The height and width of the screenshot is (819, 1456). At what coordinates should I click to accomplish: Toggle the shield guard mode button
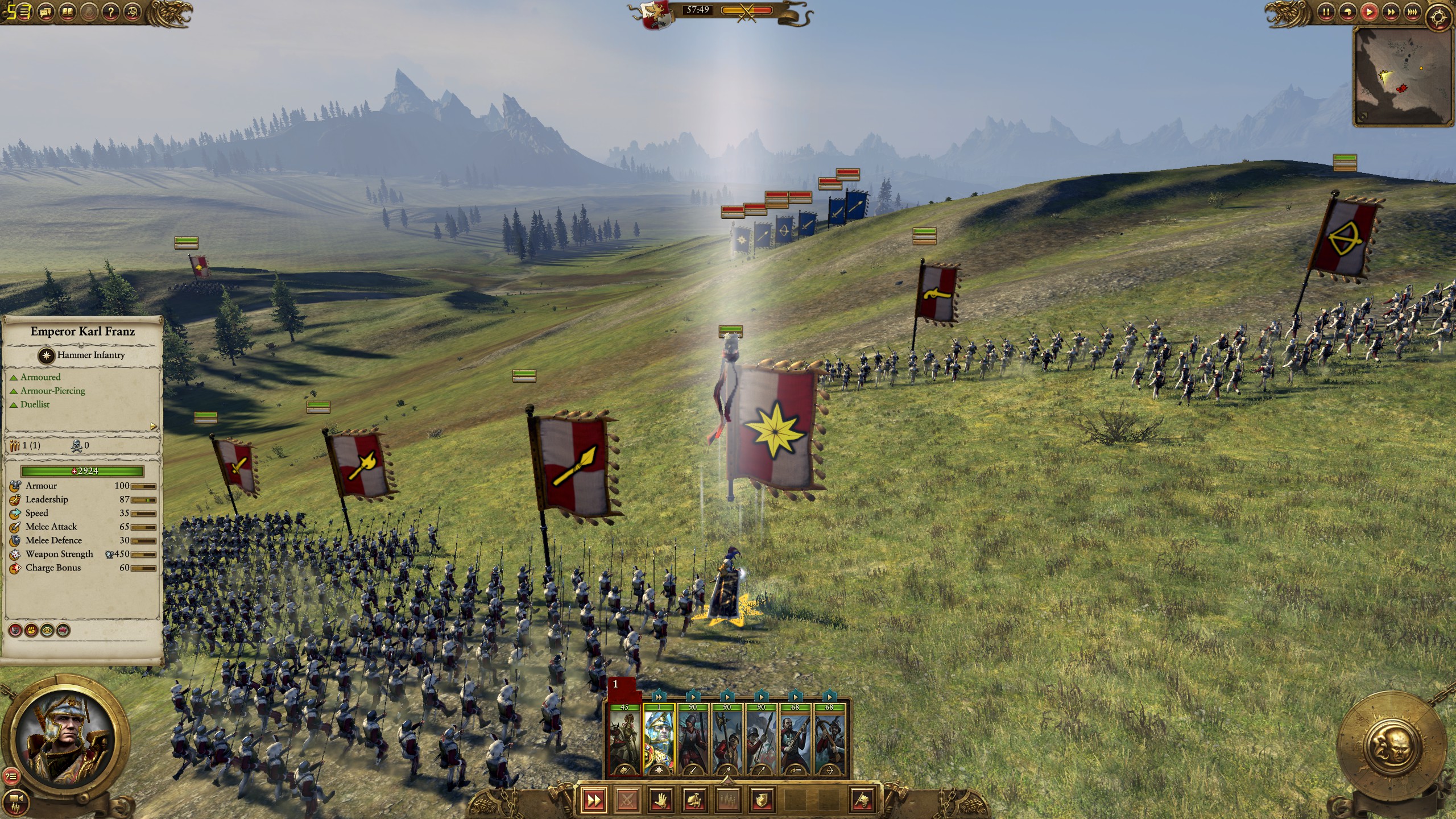pyautogui.click(x=761, y=801)
